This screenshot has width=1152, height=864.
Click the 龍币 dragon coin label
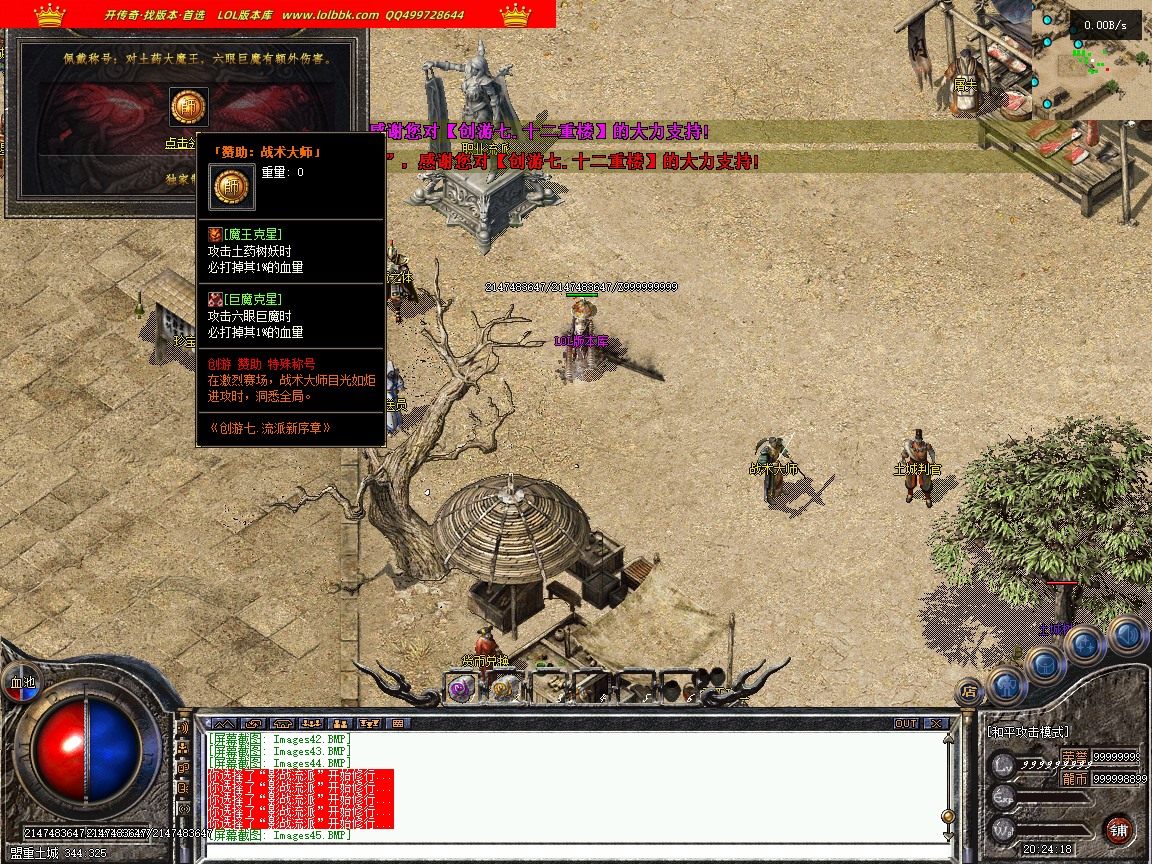point(1074,778)
